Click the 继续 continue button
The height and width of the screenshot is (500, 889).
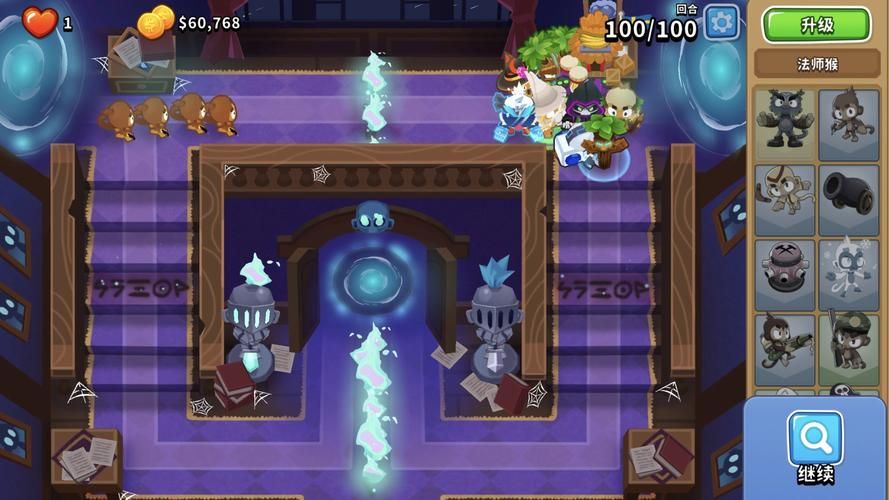click(815, 446)
